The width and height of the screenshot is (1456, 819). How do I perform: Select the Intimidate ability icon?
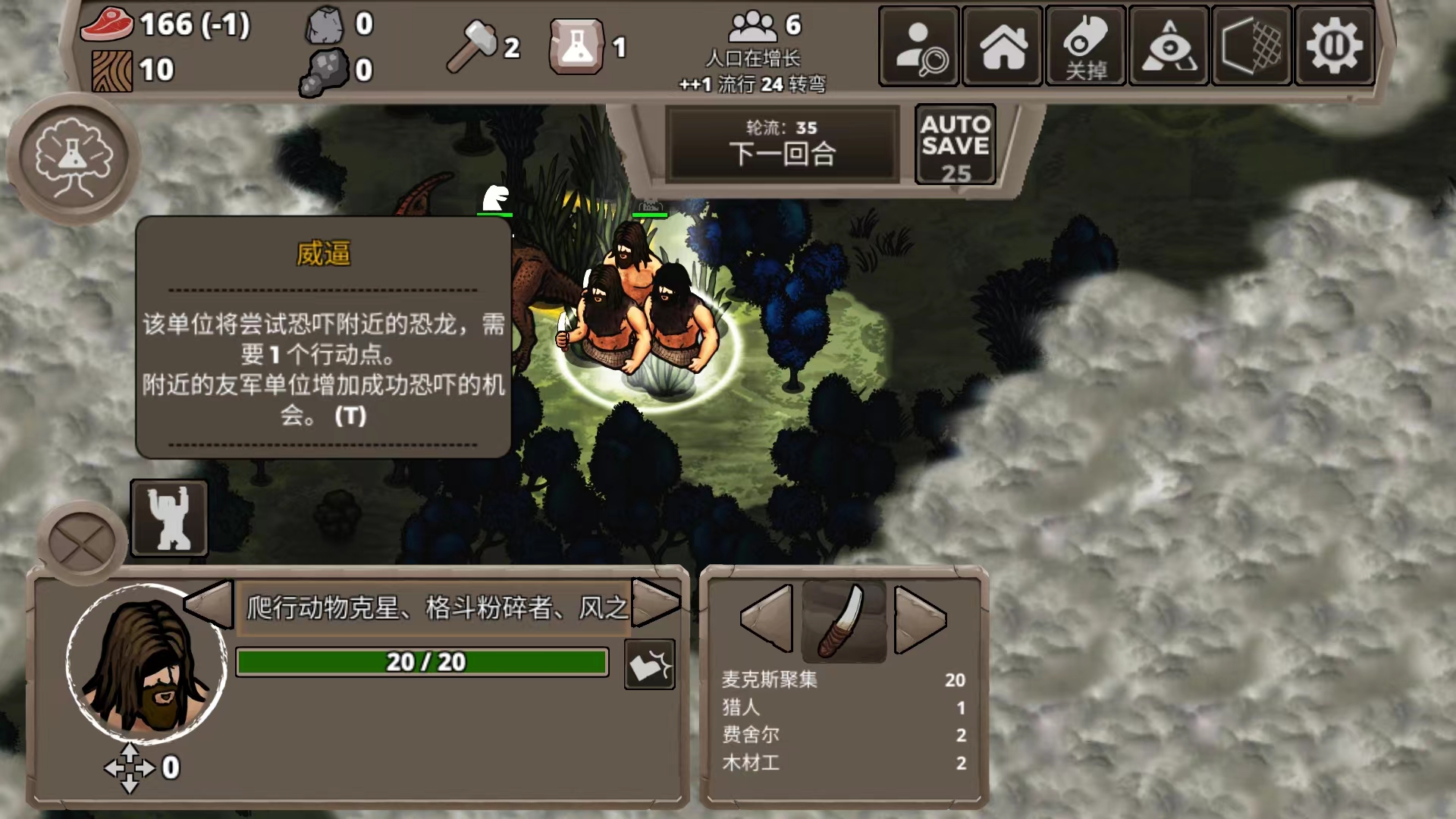[168, 518]
